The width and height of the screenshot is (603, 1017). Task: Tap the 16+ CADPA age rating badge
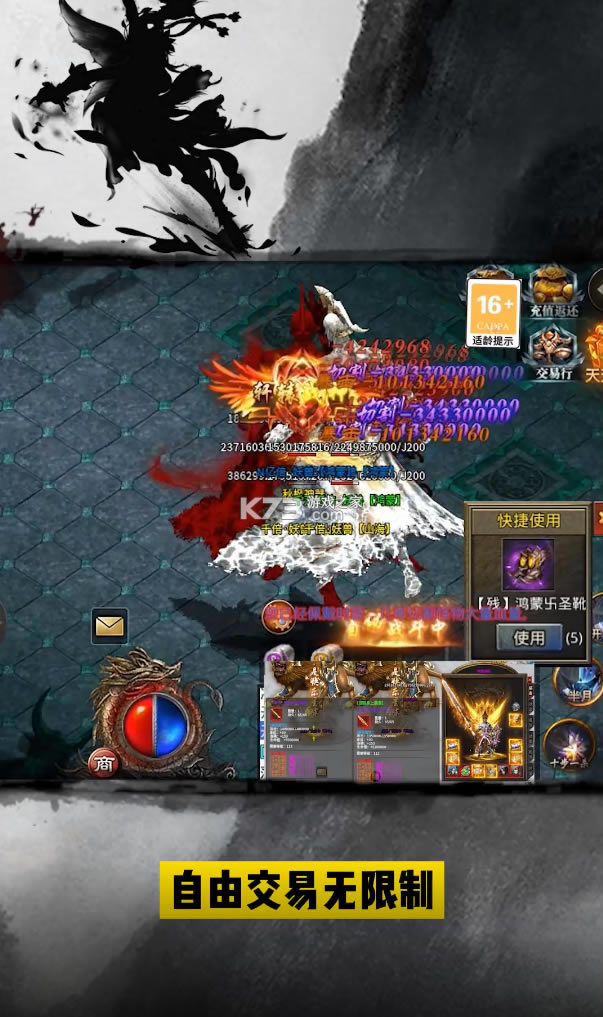point(494,312)
